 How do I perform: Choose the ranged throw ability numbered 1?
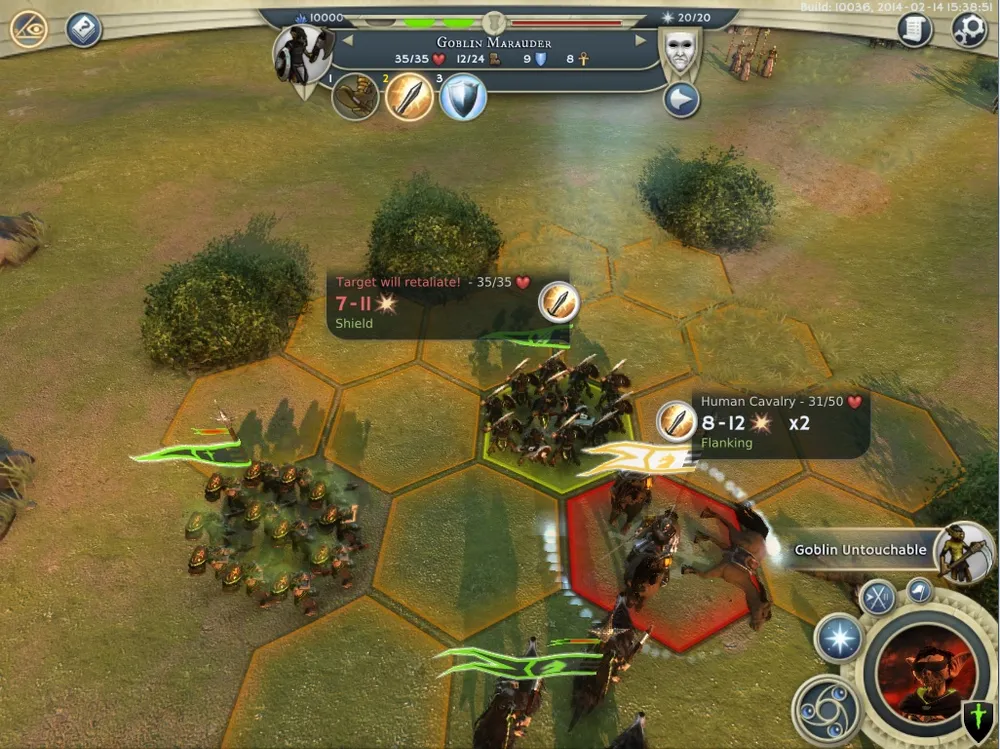click(355, 97)
